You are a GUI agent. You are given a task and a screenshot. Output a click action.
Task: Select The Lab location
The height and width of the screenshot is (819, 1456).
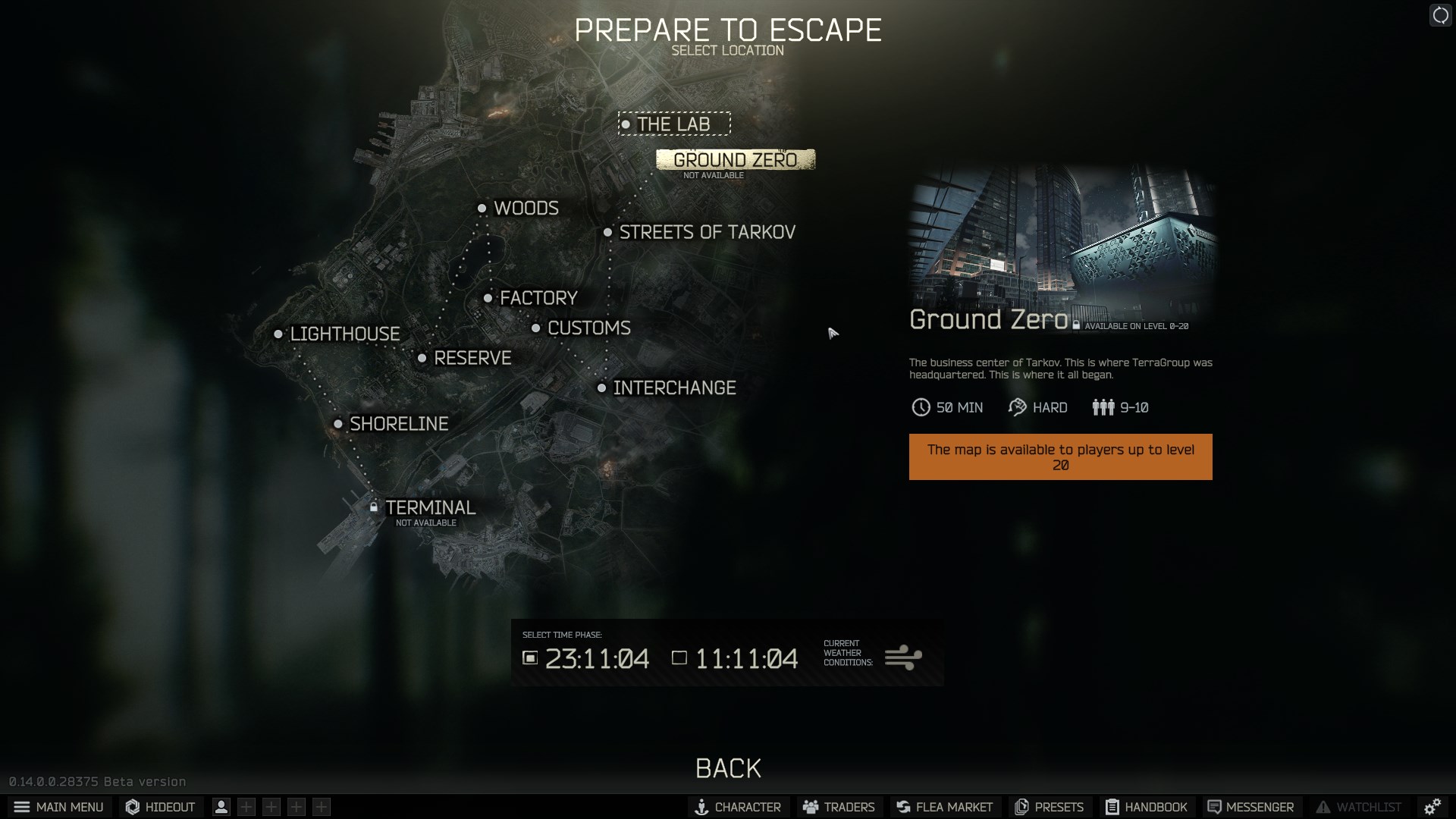pyautogui.click(x=673, y=124)
